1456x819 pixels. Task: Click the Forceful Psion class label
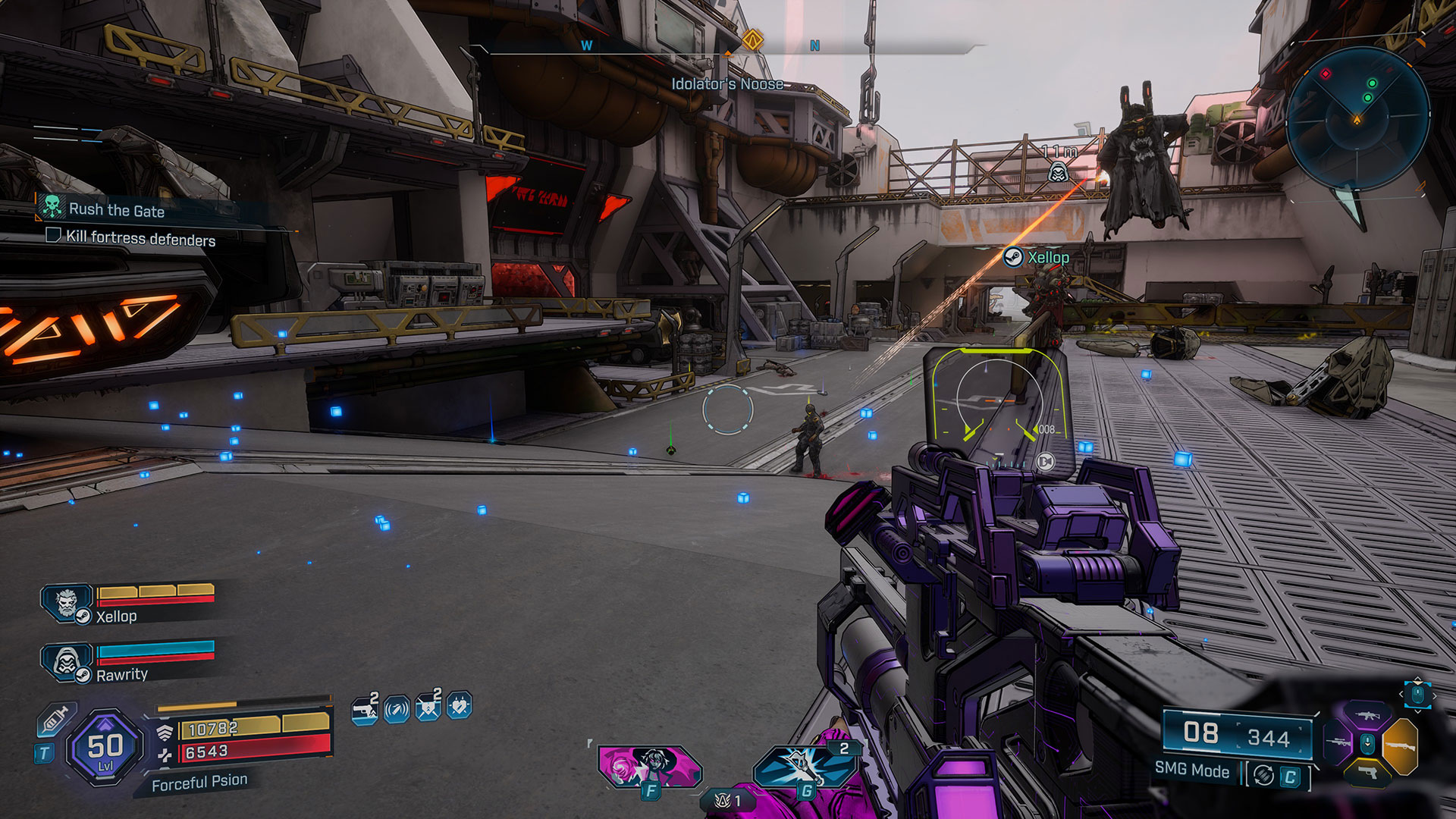(x=199, y=782)
